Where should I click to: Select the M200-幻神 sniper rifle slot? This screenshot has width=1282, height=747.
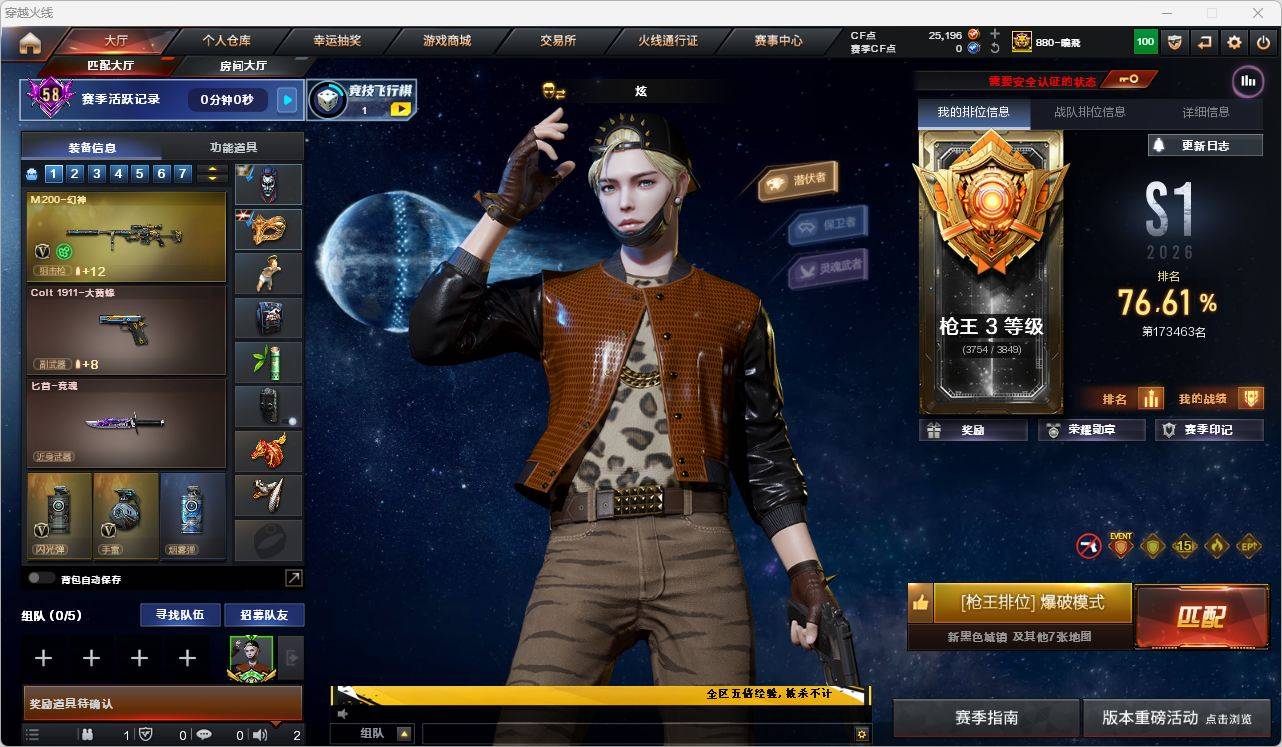point(126,237)
